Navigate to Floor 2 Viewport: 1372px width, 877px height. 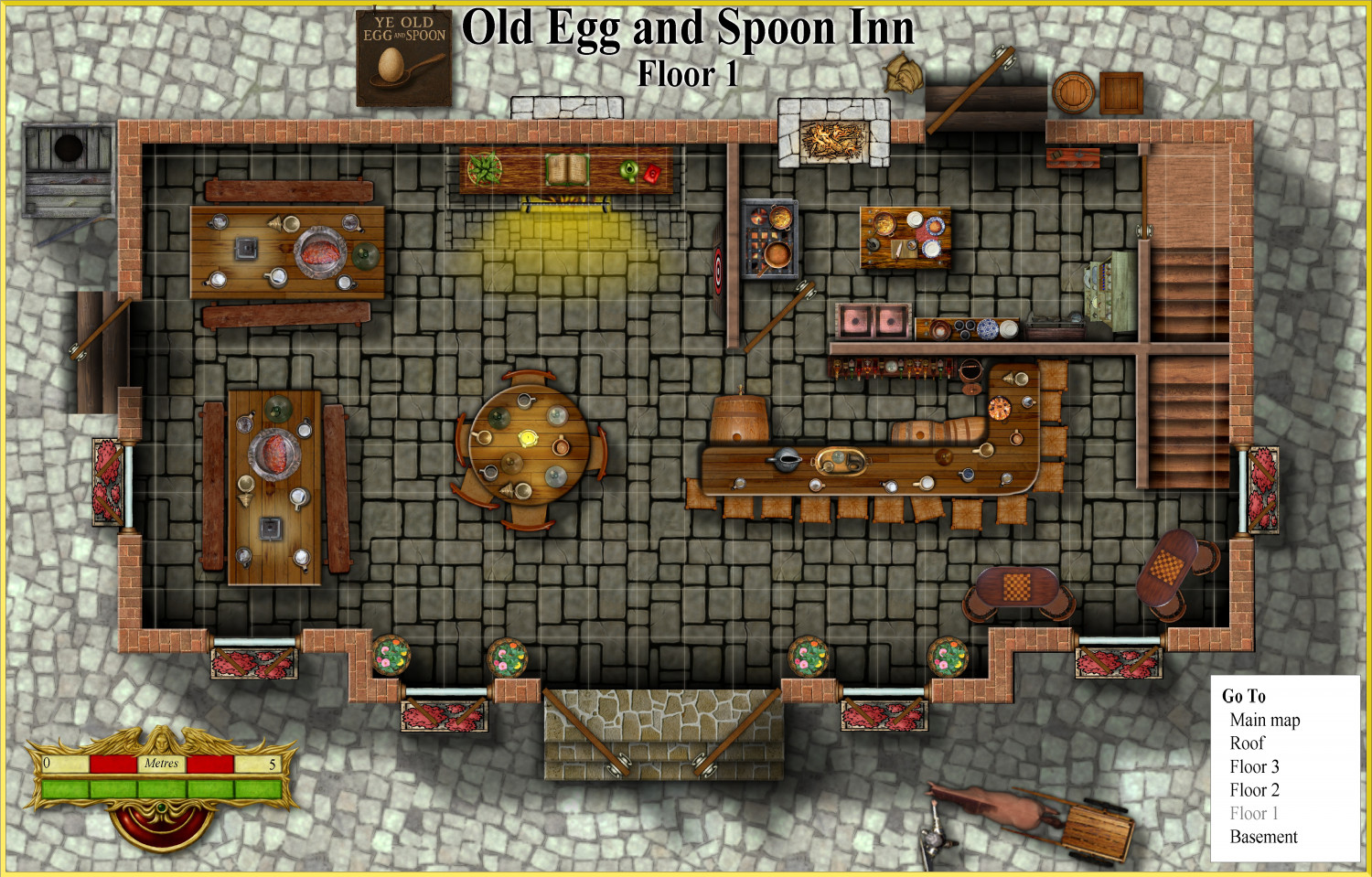(x=1254, y=790)
